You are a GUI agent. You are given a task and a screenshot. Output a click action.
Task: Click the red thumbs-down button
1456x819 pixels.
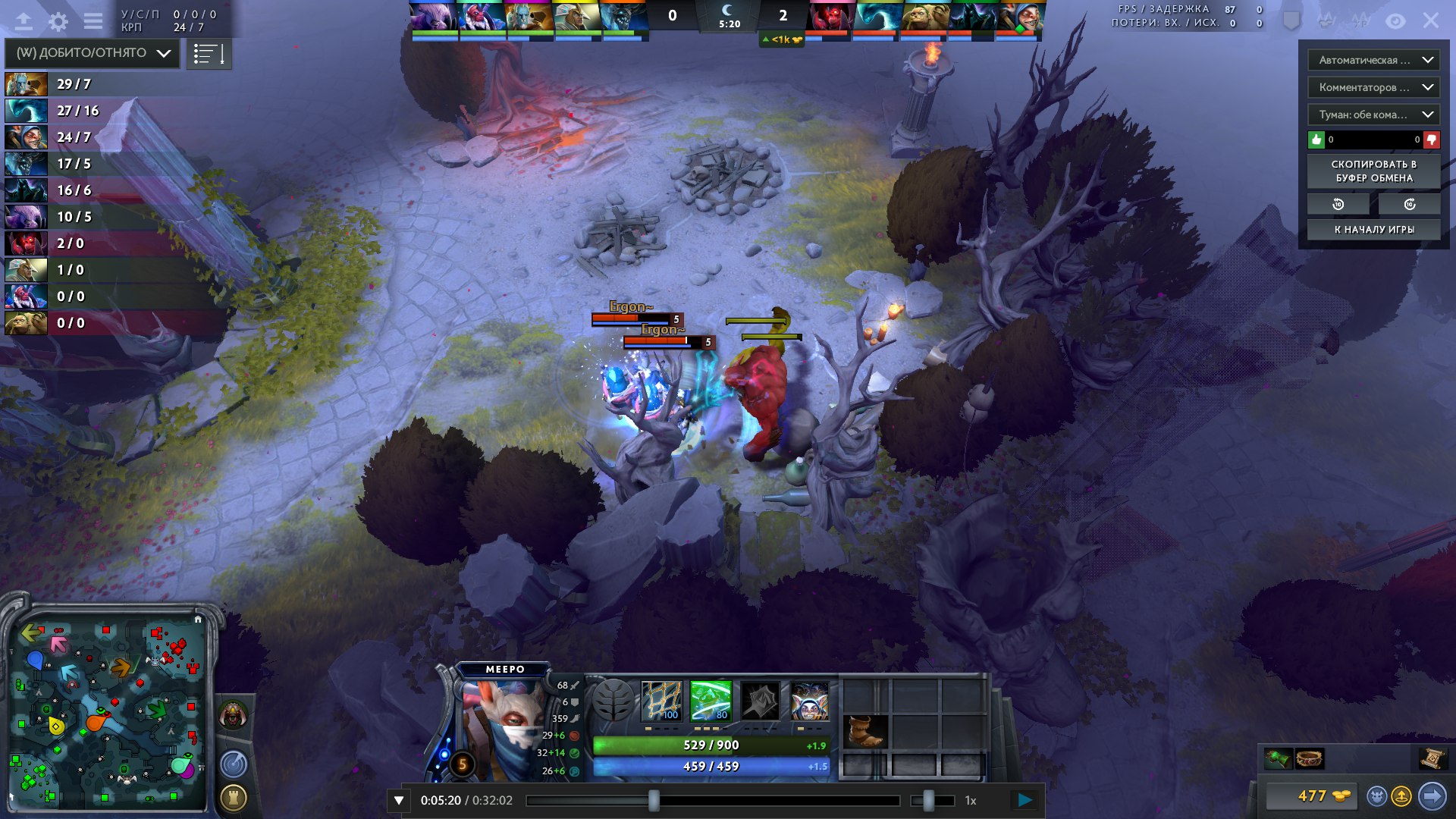pos(1432,140)
